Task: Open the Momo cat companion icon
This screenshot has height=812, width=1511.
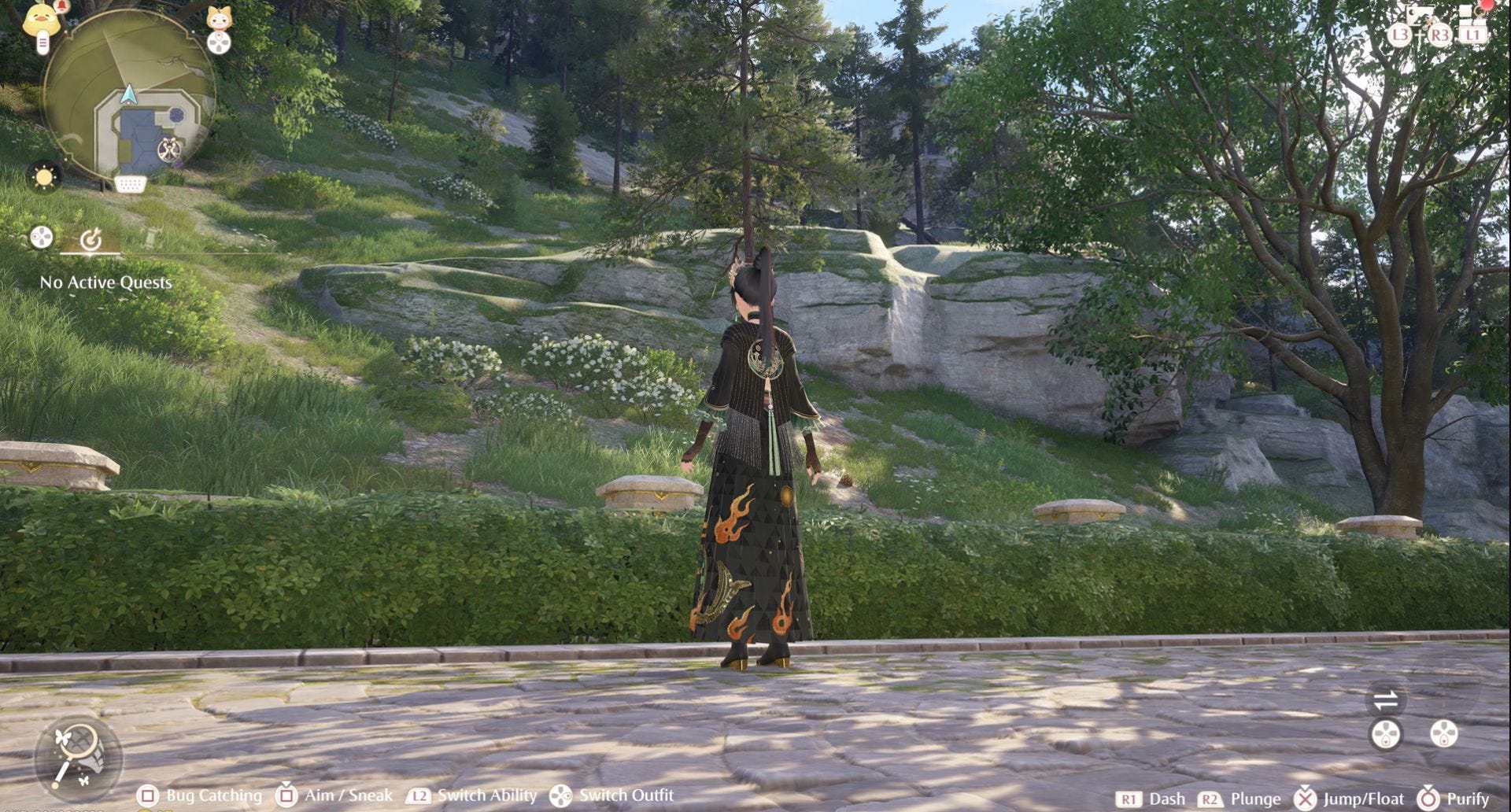Action: pyautogui.click(x=219, y=17)
